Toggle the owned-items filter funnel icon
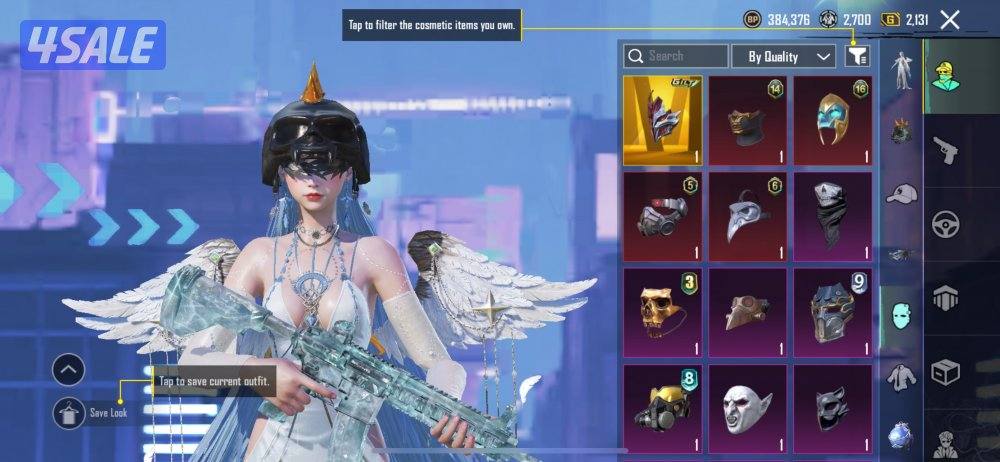1000x462 pixels. click(857, 56)
